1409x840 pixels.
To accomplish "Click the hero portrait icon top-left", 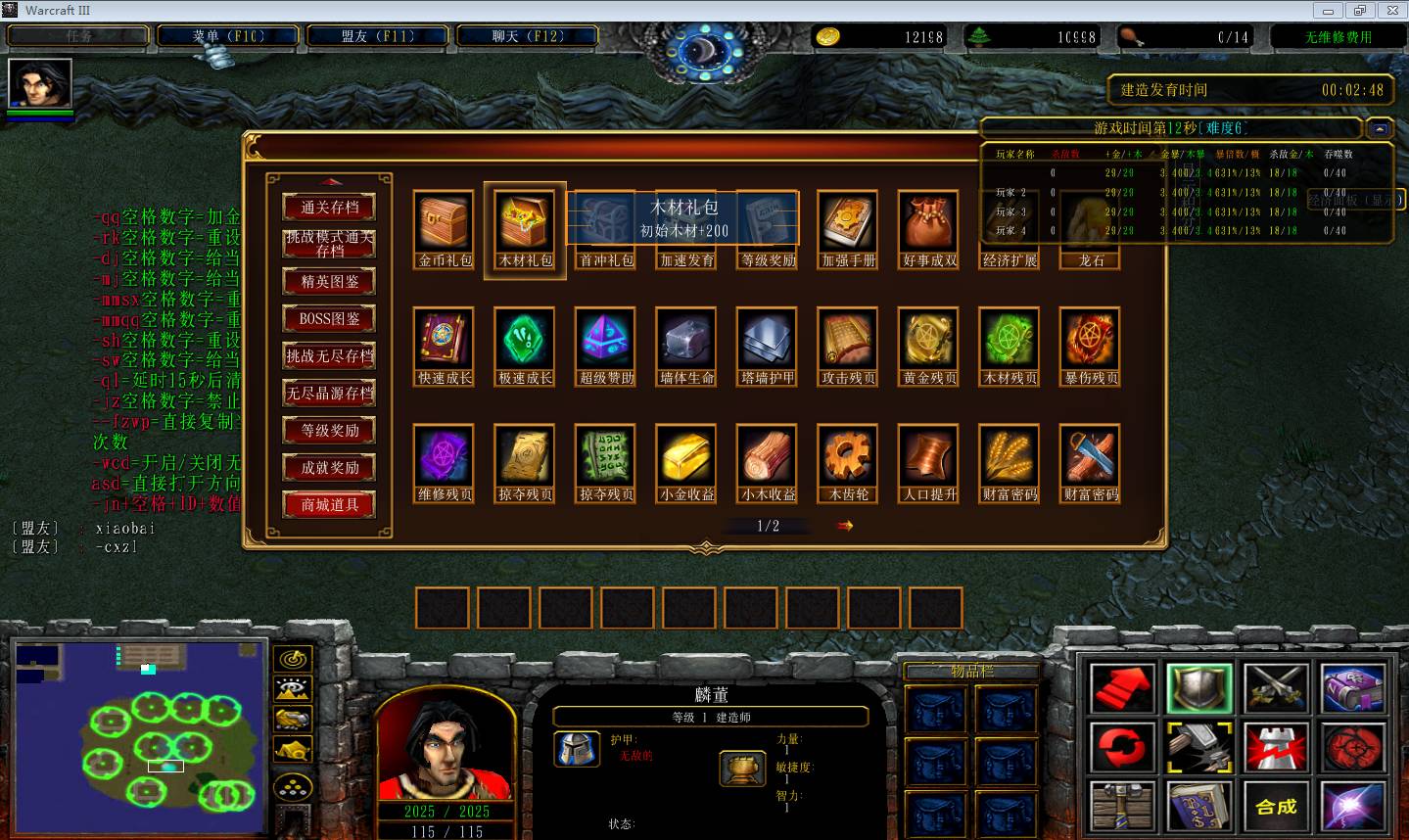I will tap(40, 83).
